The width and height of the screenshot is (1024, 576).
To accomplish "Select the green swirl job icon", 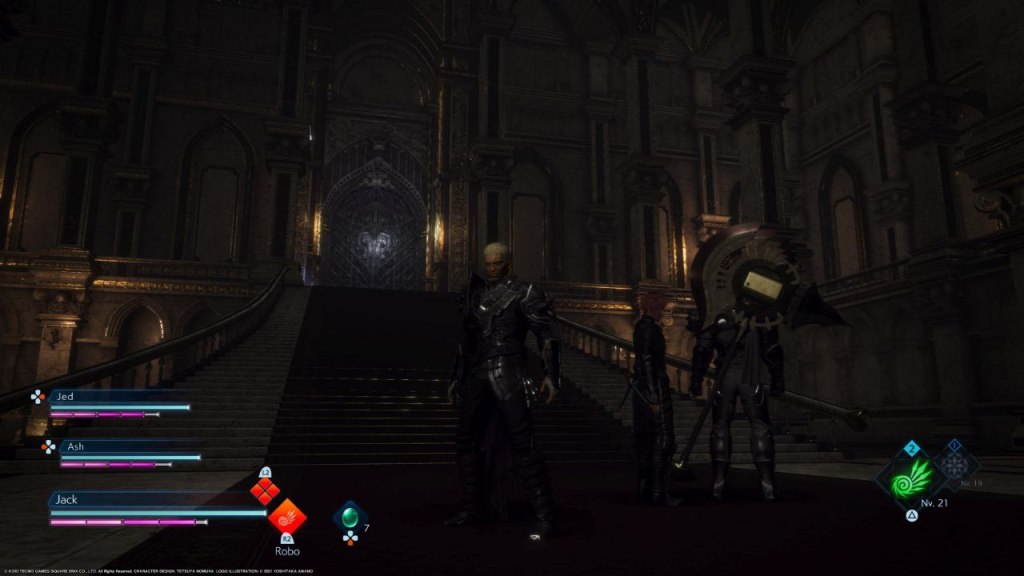I will point(911,477).
